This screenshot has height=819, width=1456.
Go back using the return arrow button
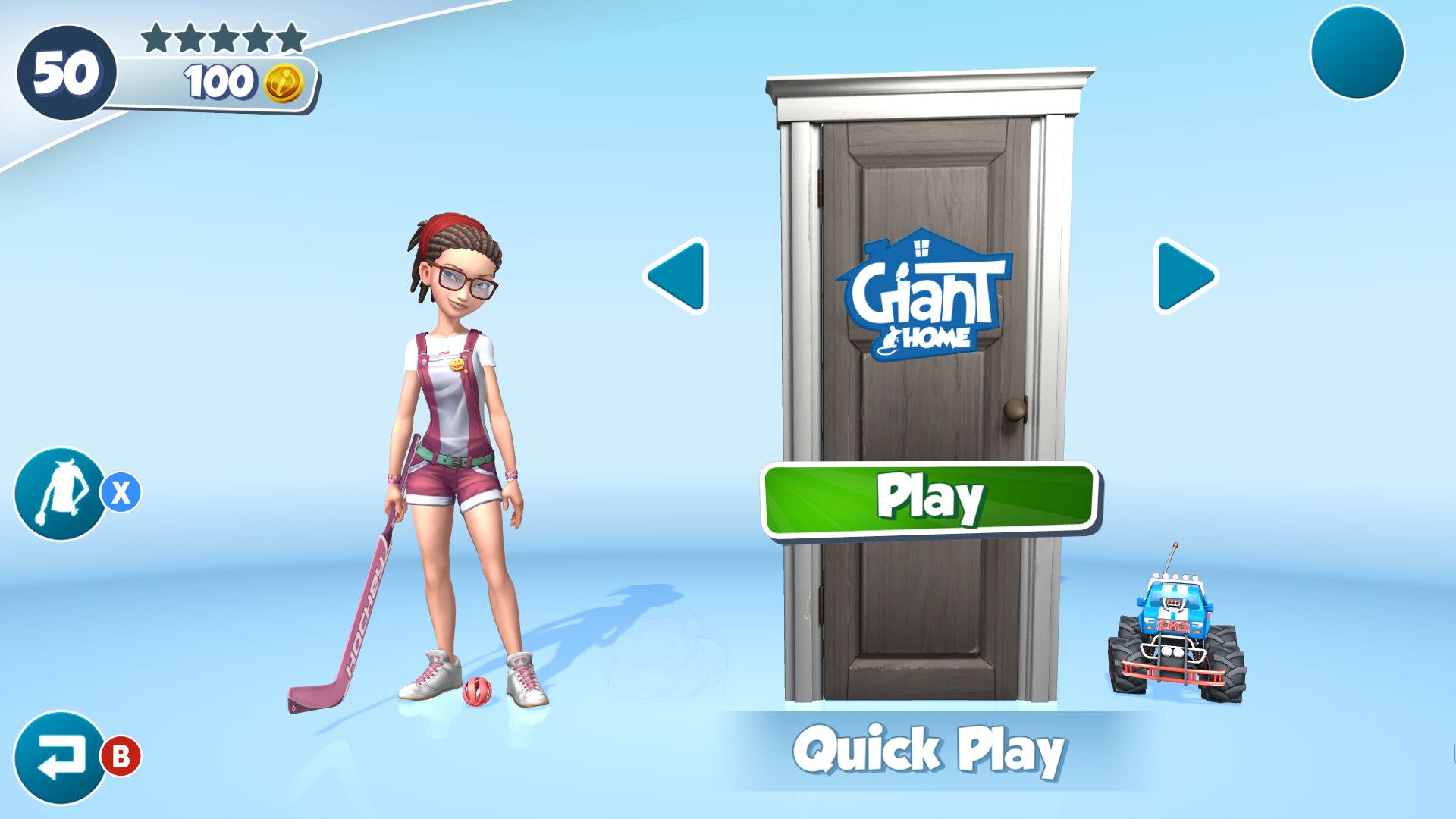[x=60, y=757]
